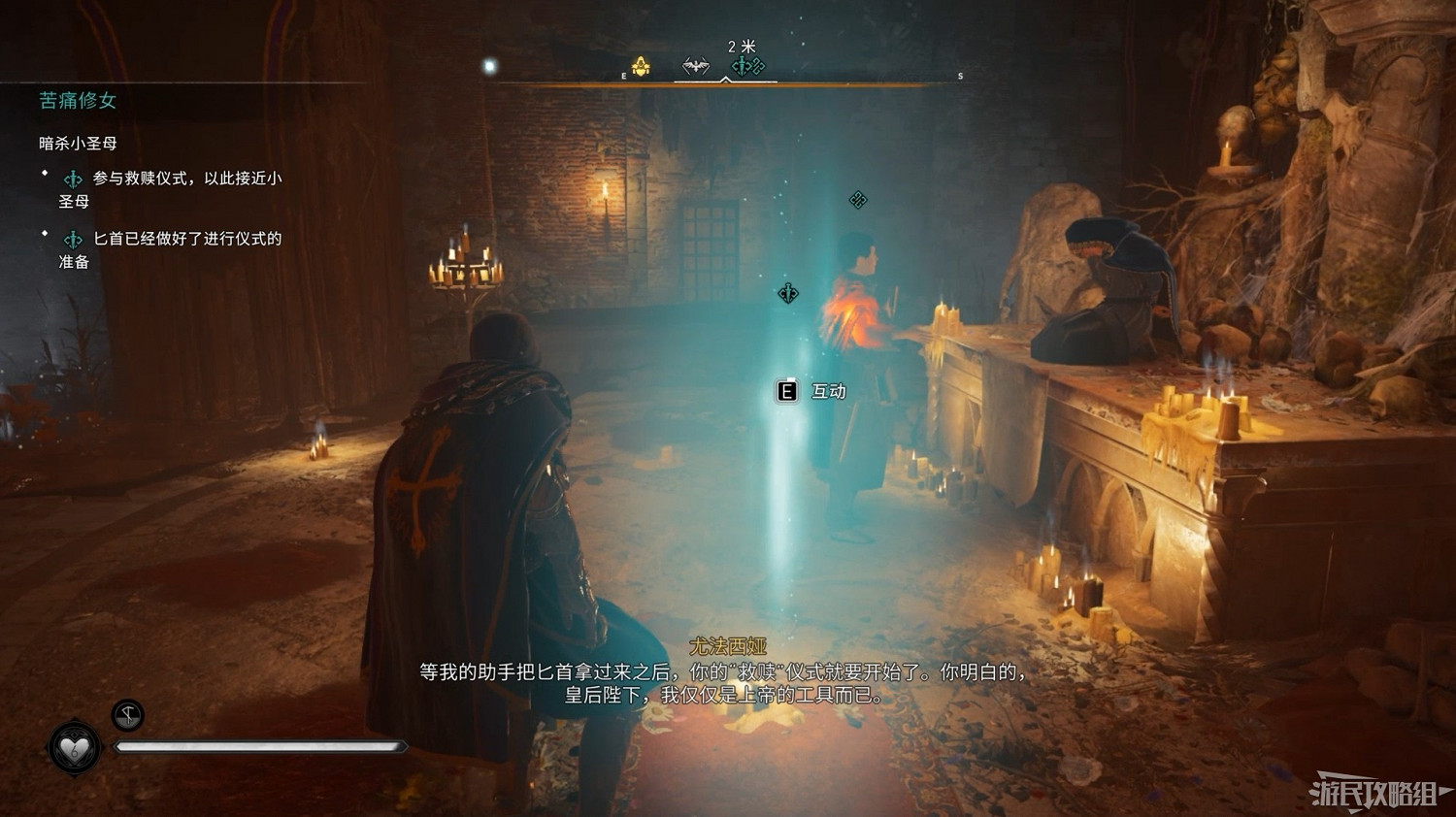
Task: Click the white health bar at the bottom left
Action: point(262,745)
